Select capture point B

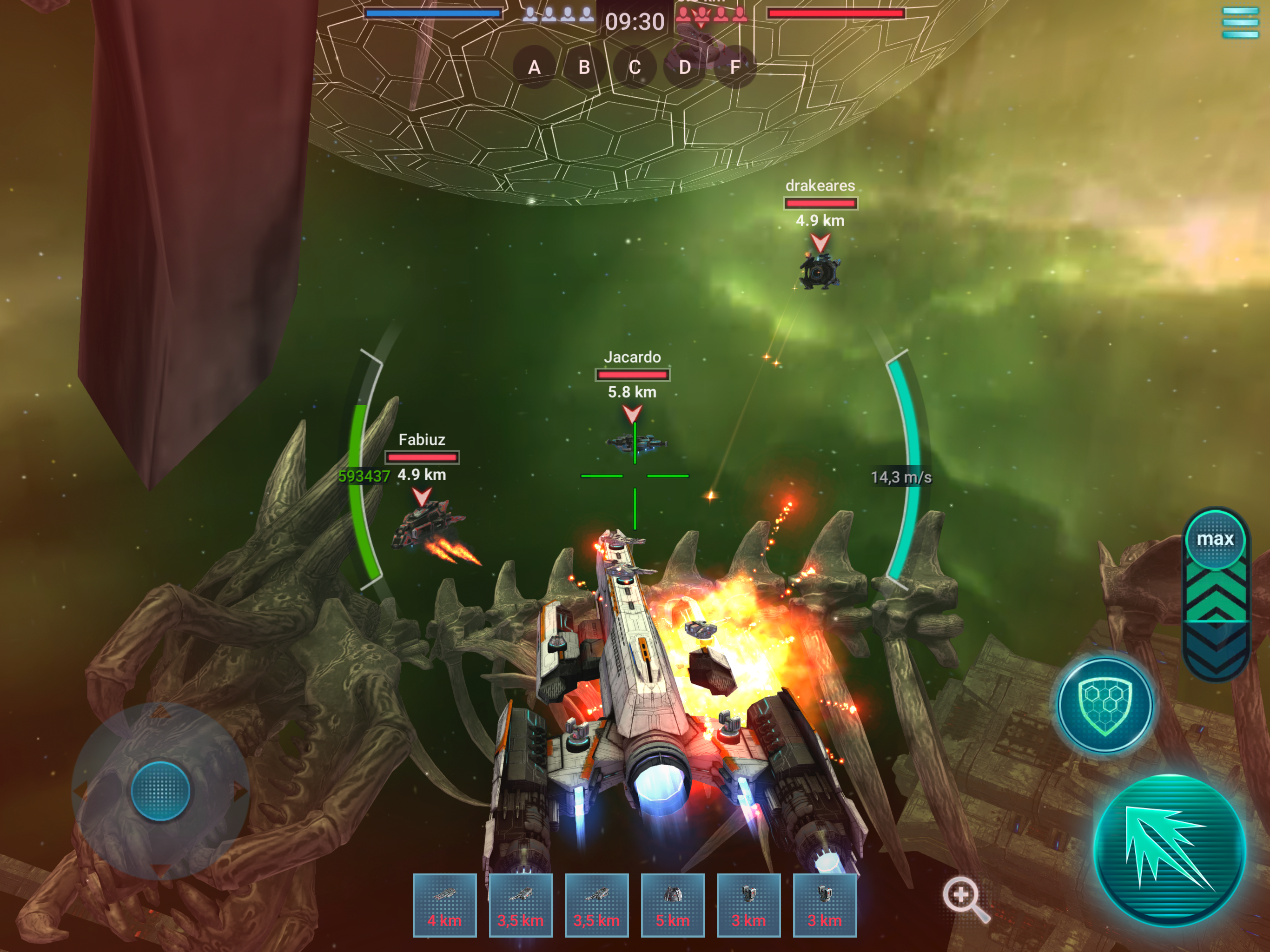pyautogui.click(x=584, y=67)
